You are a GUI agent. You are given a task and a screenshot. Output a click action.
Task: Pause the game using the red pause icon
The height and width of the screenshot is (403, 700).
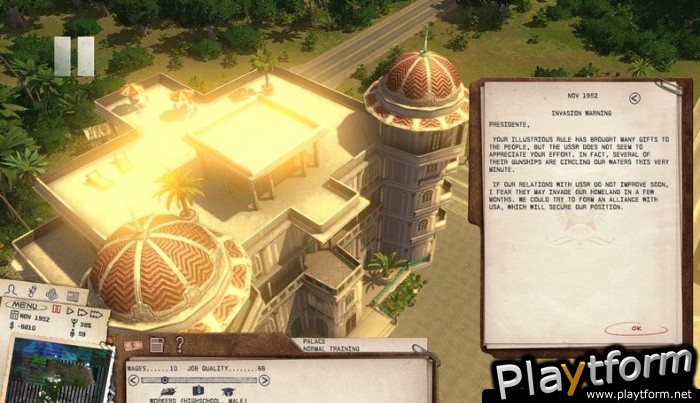(x=55, y=311)
